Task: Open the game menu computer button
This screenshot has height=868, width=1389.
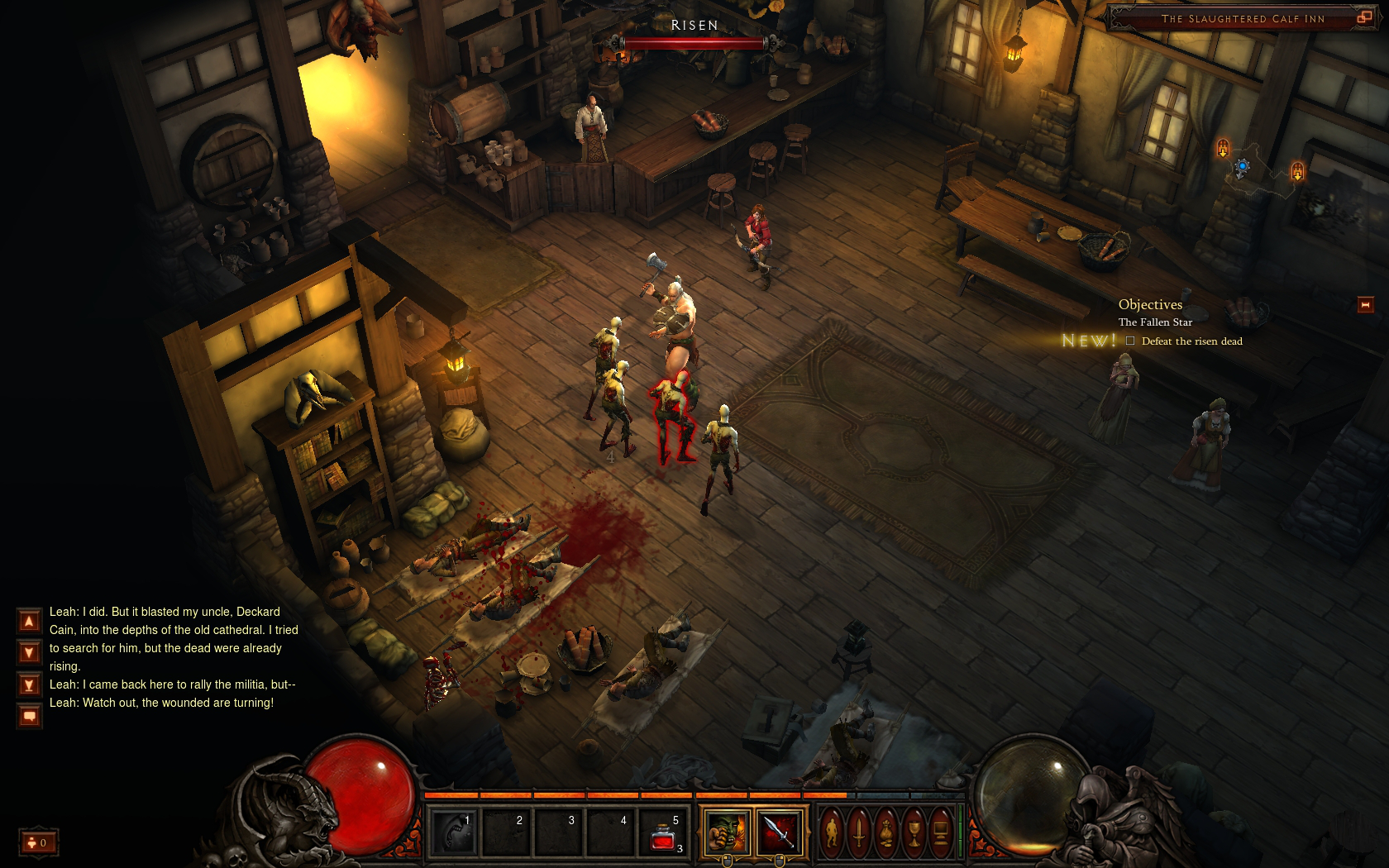Action: click(941, 832)
